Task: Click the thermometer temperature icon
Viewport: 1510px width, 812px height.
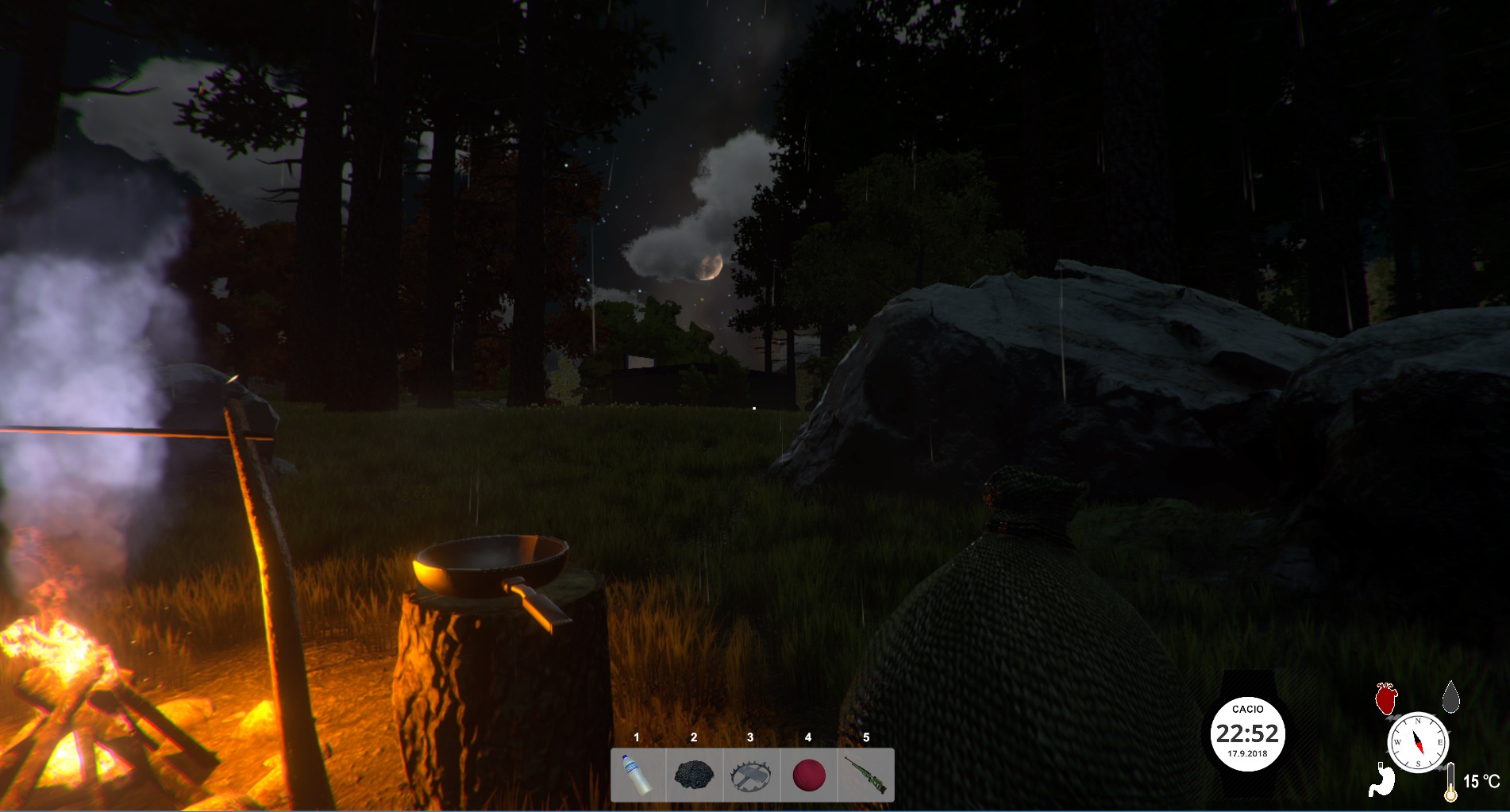Action: point(1451,783)
